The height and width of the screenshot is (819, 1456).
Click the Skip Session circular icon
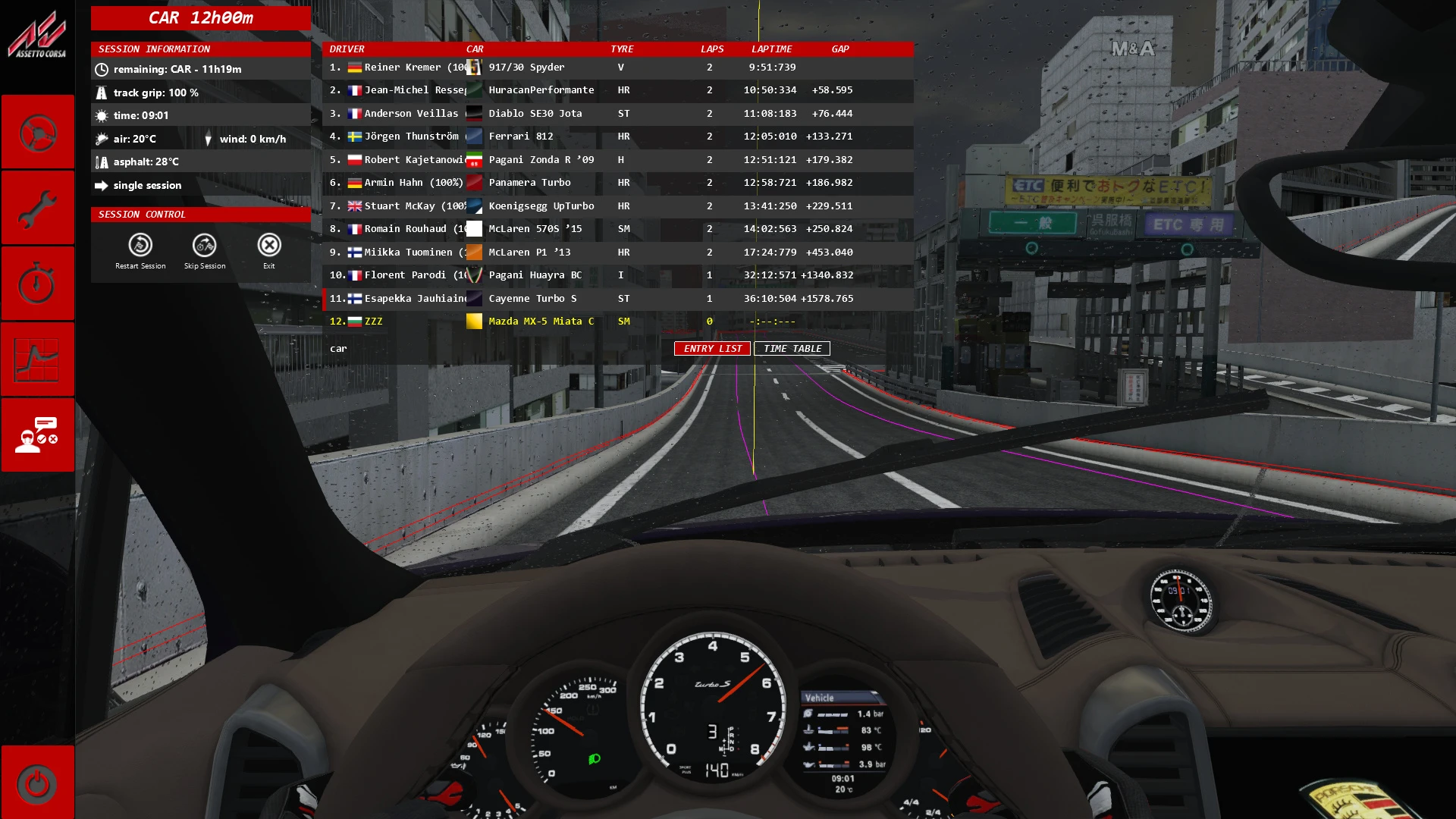click(204, 245)
